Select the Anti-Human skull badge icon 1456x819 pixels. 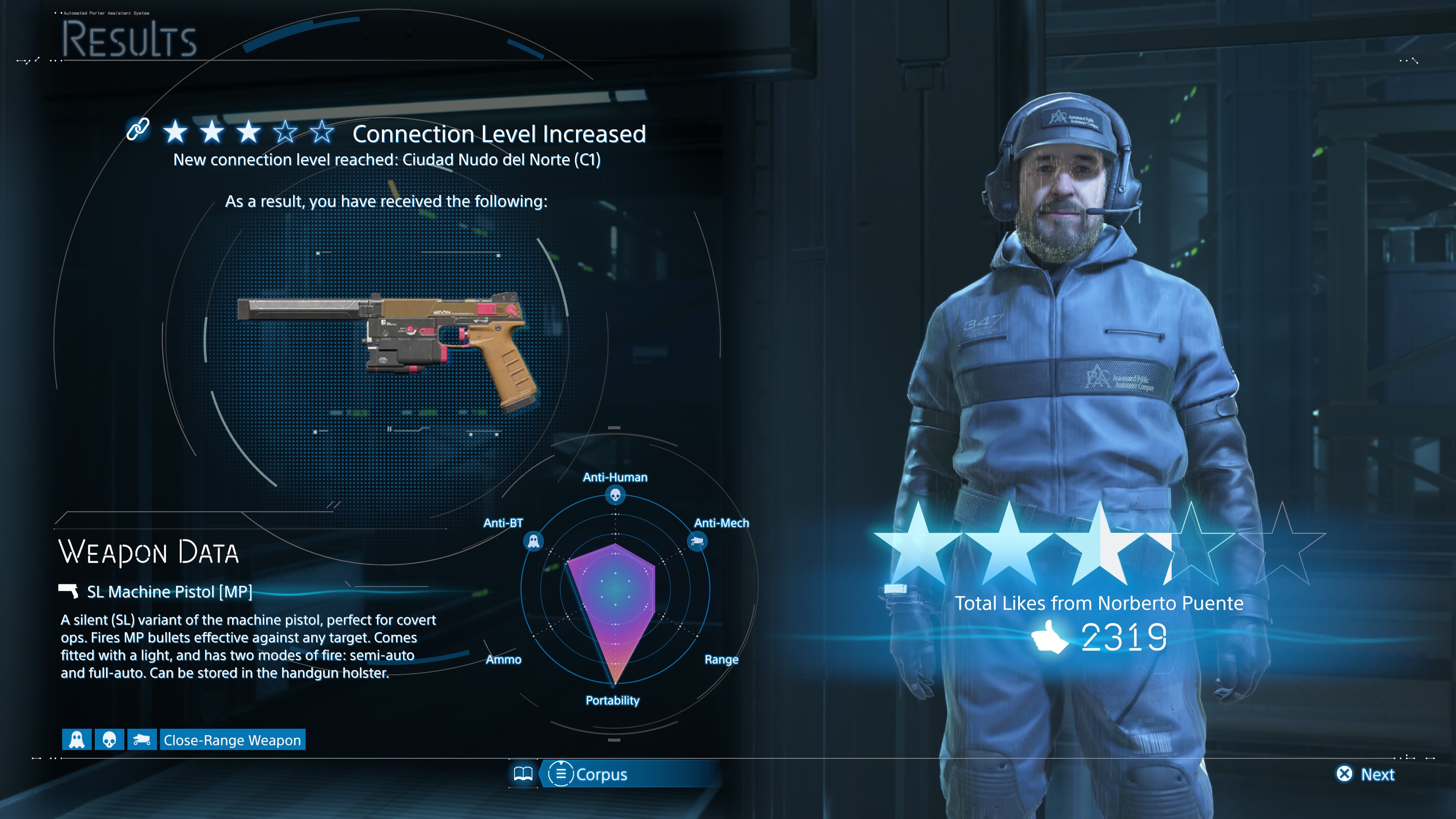point(109,739)
